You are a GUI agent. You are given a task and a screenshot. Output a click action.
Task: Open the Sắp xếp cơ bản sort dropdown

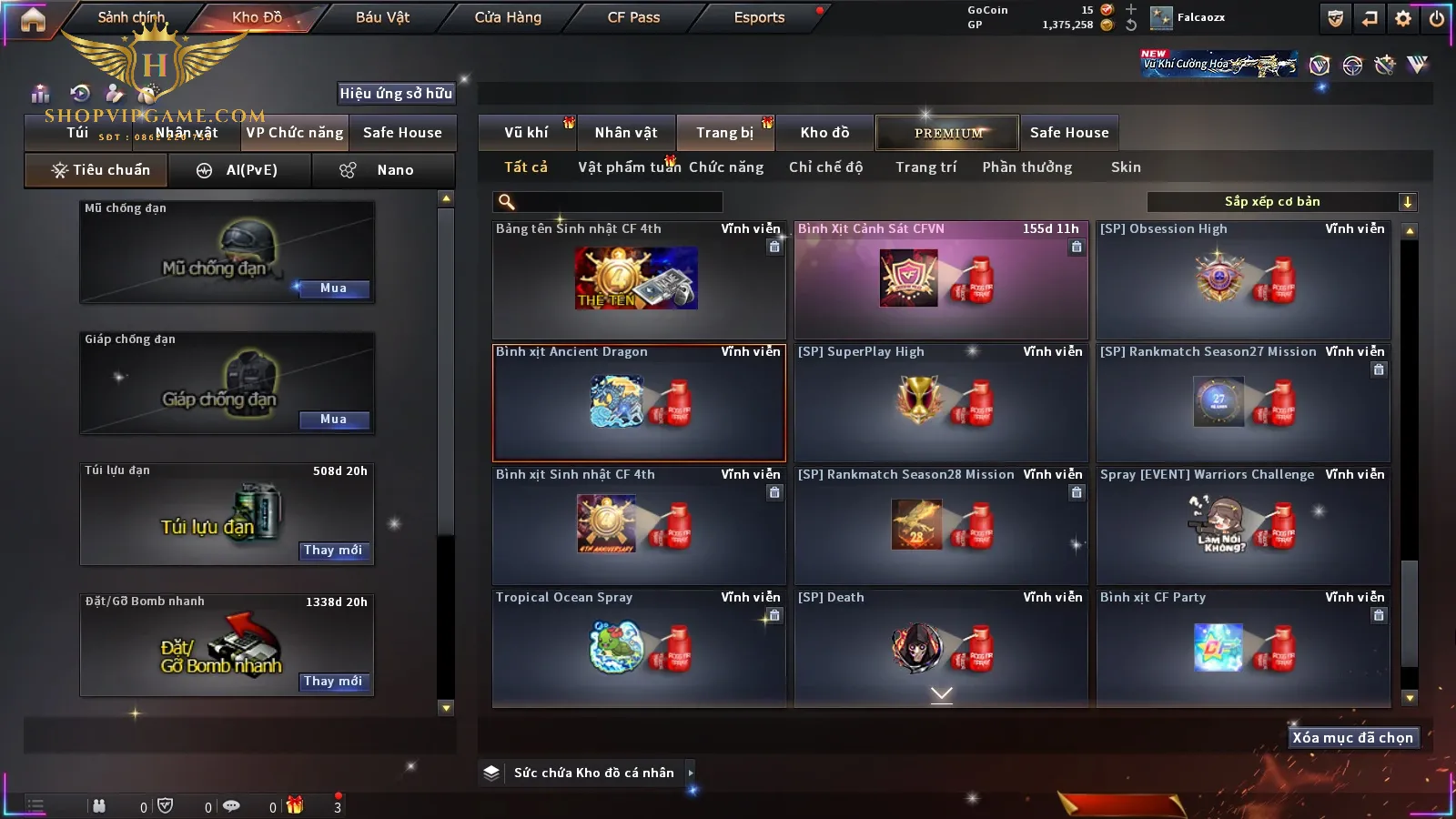(x=1281, y=202)
